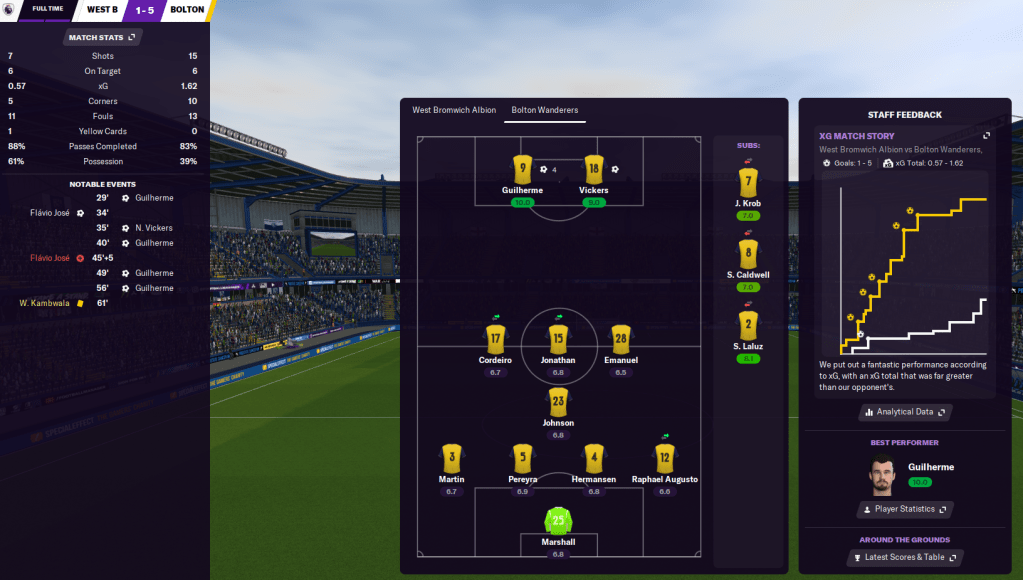Screen dimensions: 1023x580
Task: Open the Match Stats panel
Action: [x=103, y=37]
